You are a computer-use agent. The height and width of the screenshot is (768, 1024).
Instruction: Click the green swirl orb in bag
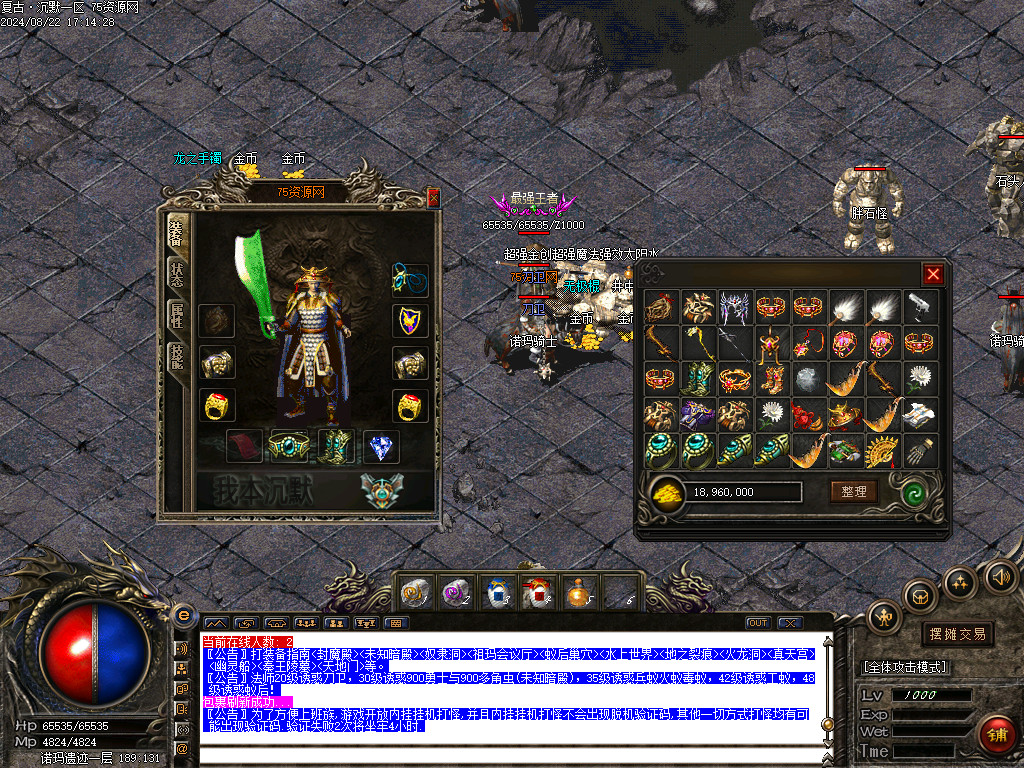tap(912, 492)
